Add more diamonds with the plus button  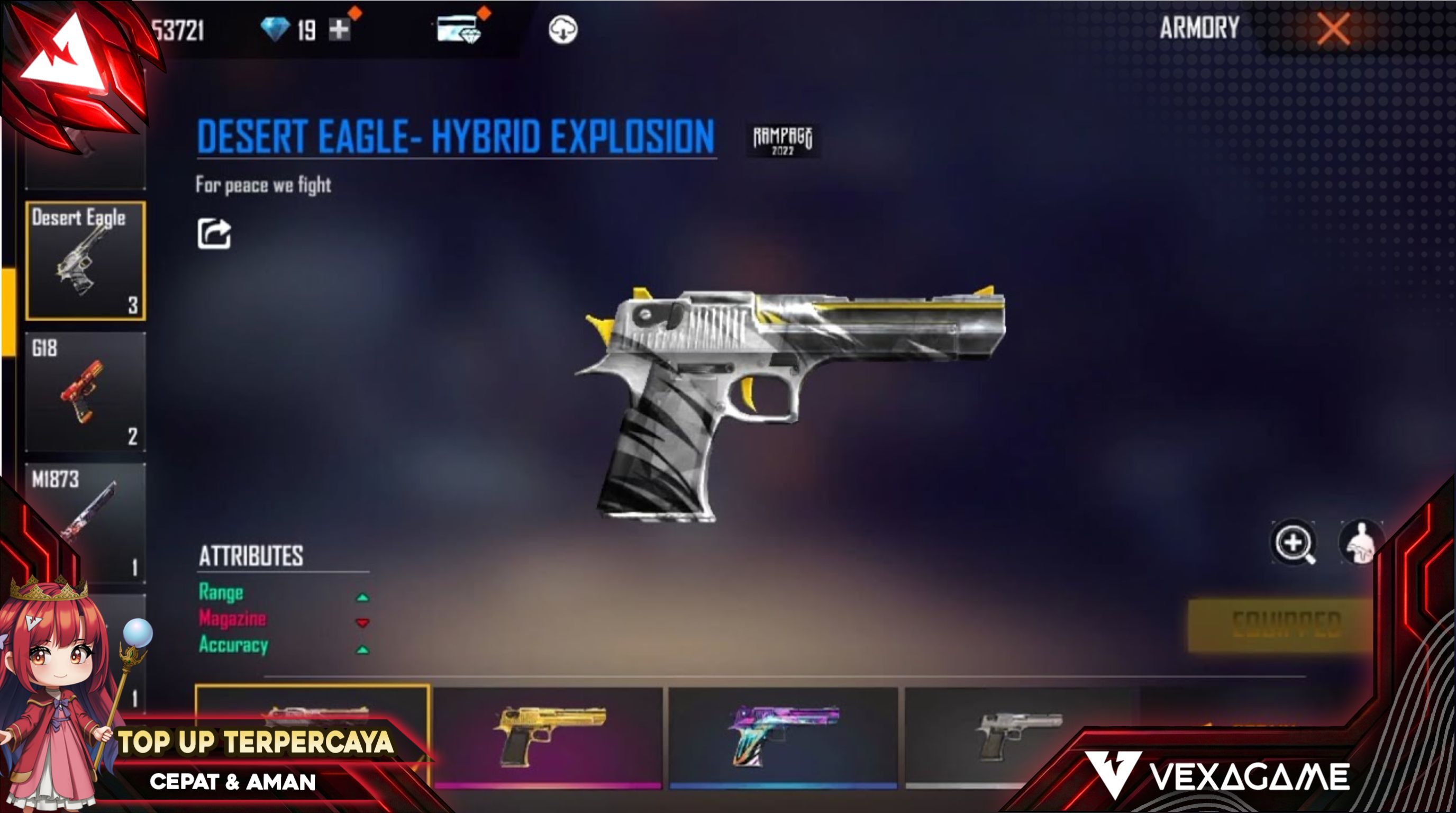[339, 30]
